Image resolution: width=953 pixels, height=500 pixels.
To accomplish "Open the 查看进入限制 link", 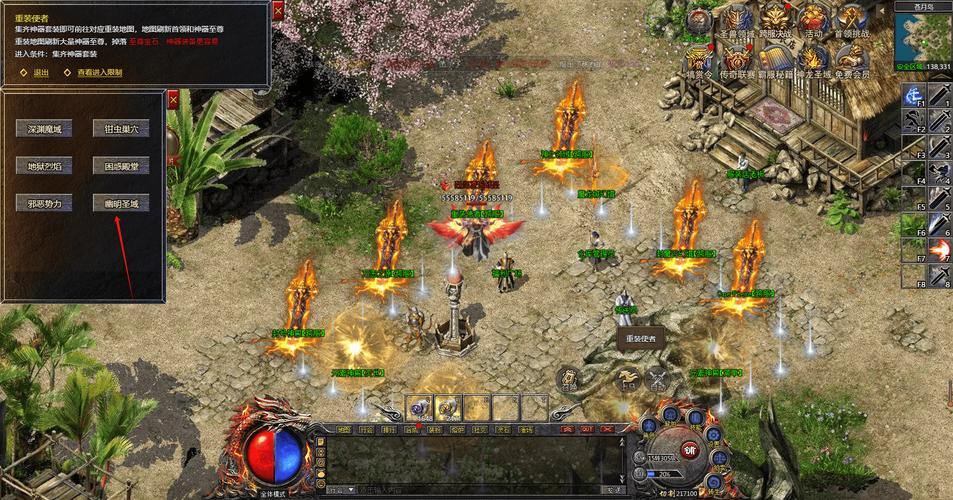I will pos(99,73).
